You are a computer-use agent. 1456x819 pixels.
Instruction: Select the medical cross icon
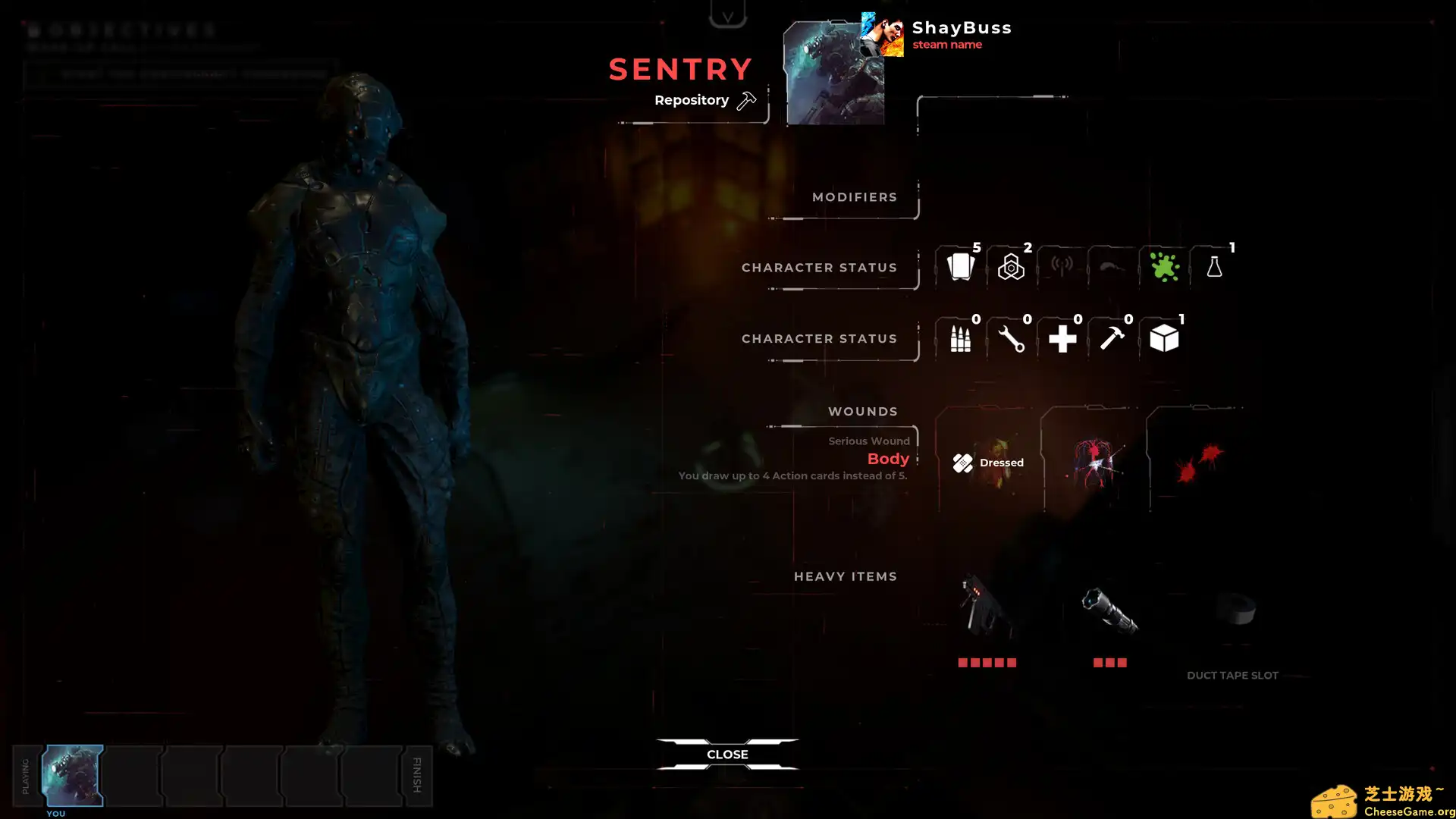pyautogui.click(x=1062, y=338)
